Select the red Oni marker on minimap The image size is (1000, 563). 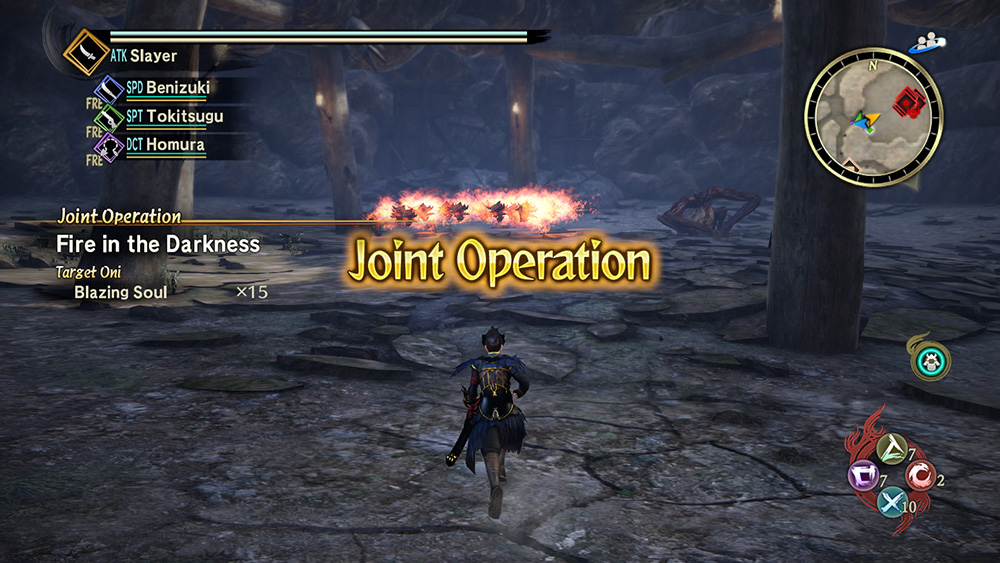pyautogui.click(x=908, y=101)
